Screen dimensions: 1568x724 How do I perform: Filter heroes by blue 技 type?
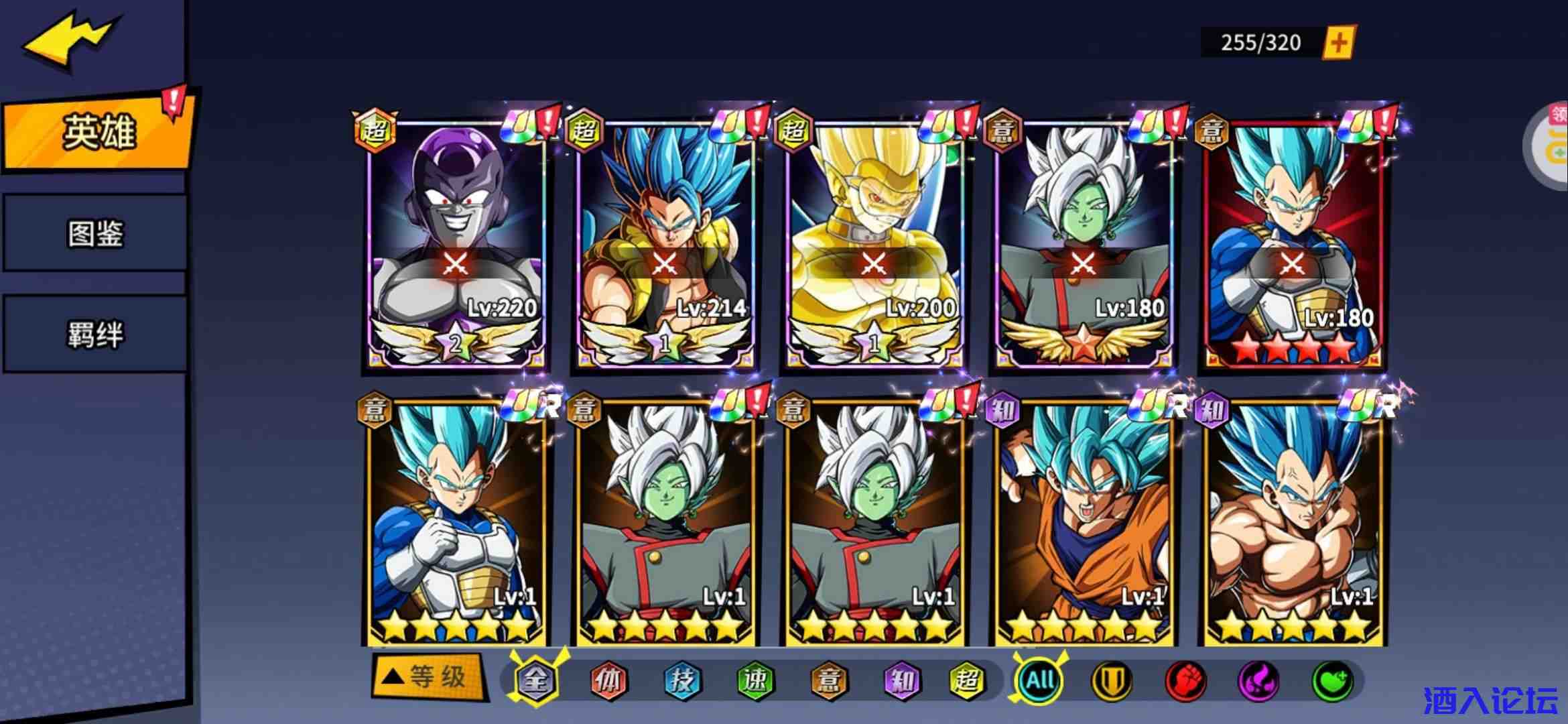pos(681,681)
